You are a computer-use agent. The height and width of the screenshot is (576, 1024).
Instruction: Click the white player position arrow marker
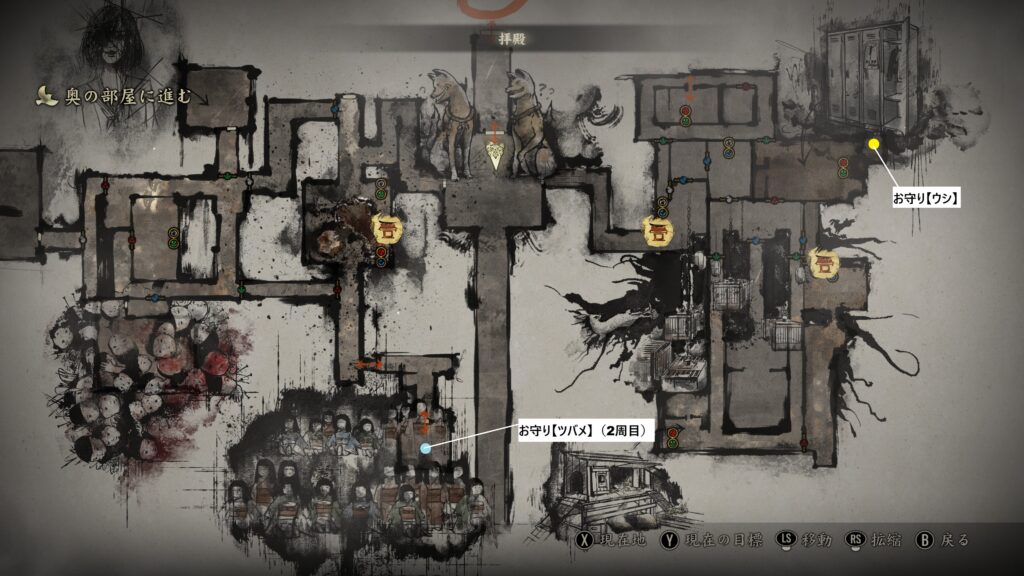pos(496,154)
